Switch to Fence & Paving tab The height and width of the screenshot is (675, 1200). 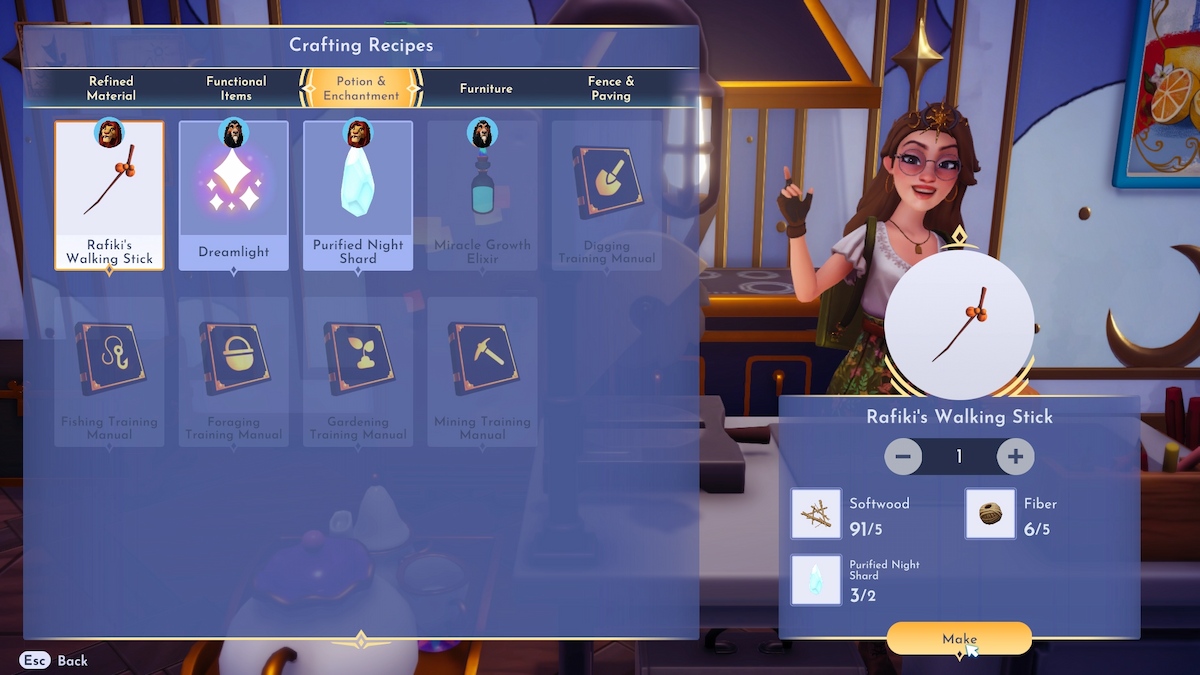point(611,88)
